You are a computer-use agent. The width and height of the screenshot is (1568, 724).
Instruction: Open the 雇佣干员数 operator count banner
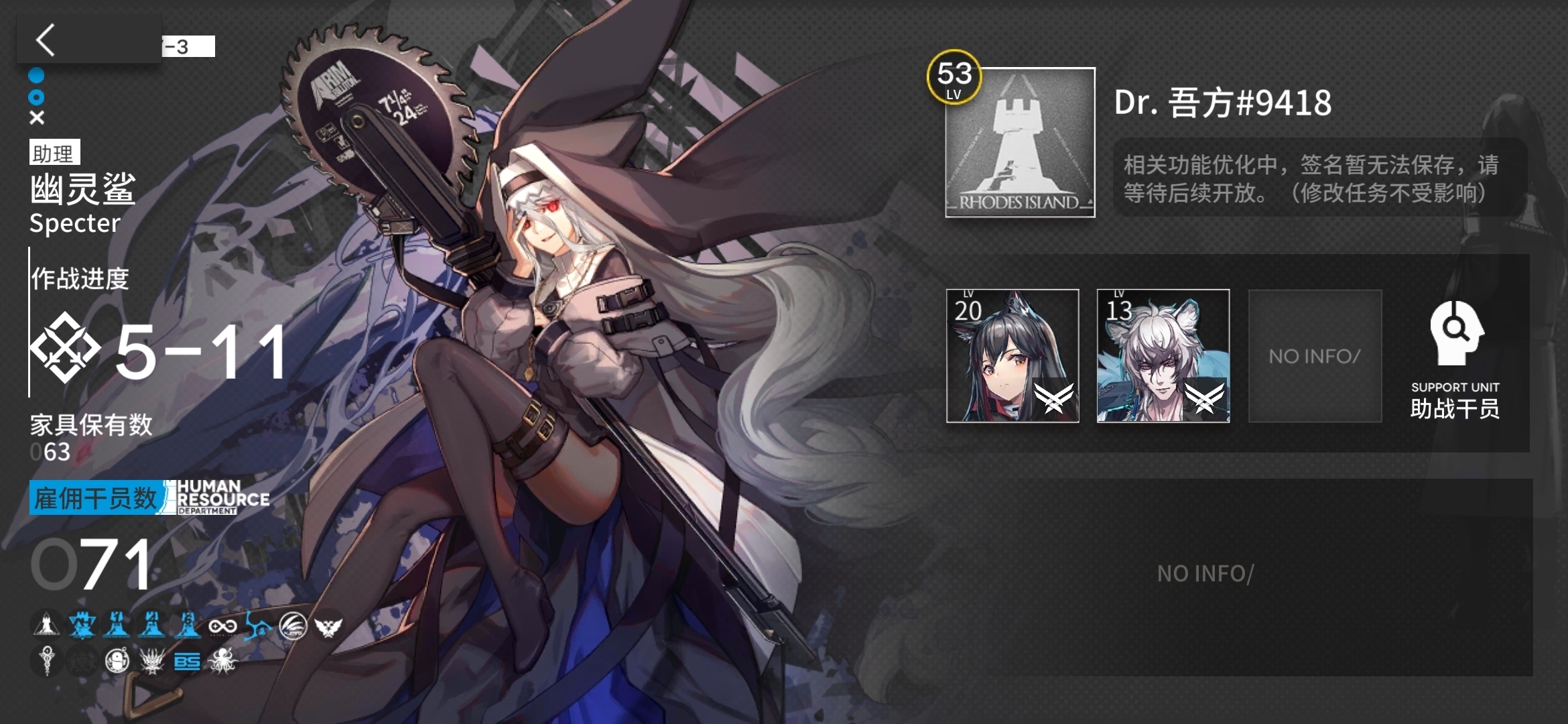point(95,498)
